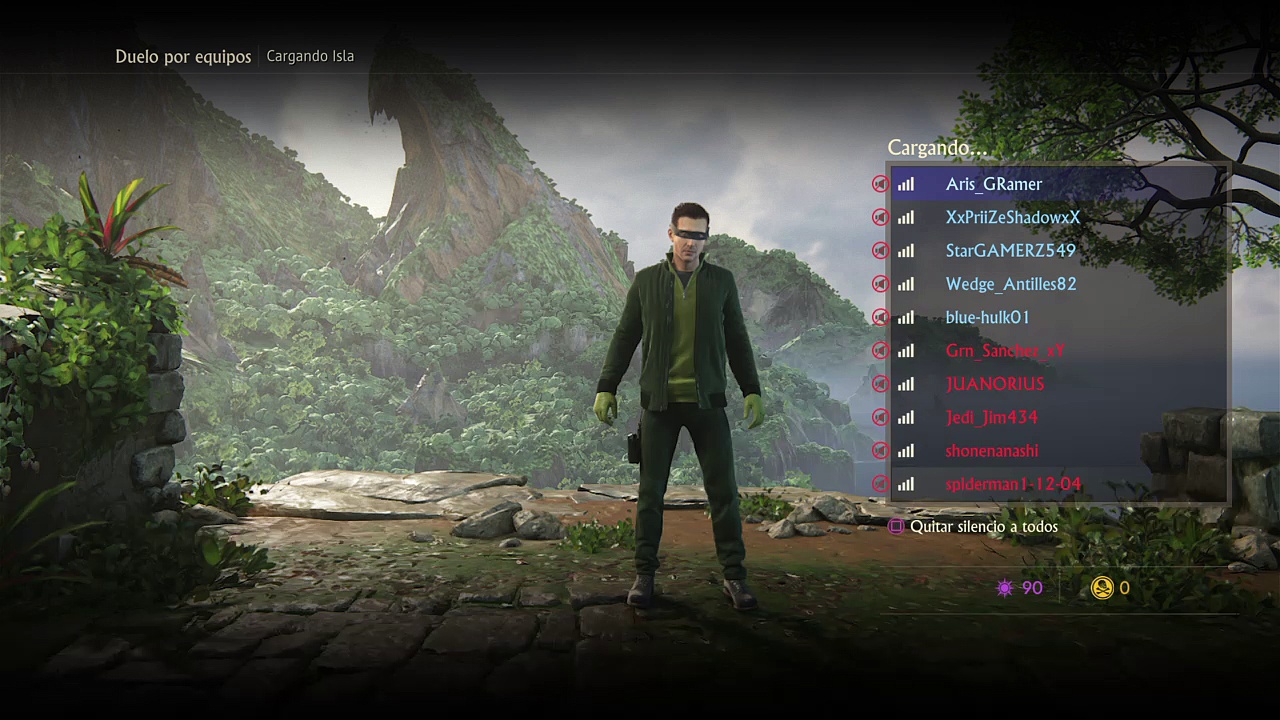Select player spiderman1-12-04
The width and height of the screenshot is (1280, 720).
tap(1012, 484)
